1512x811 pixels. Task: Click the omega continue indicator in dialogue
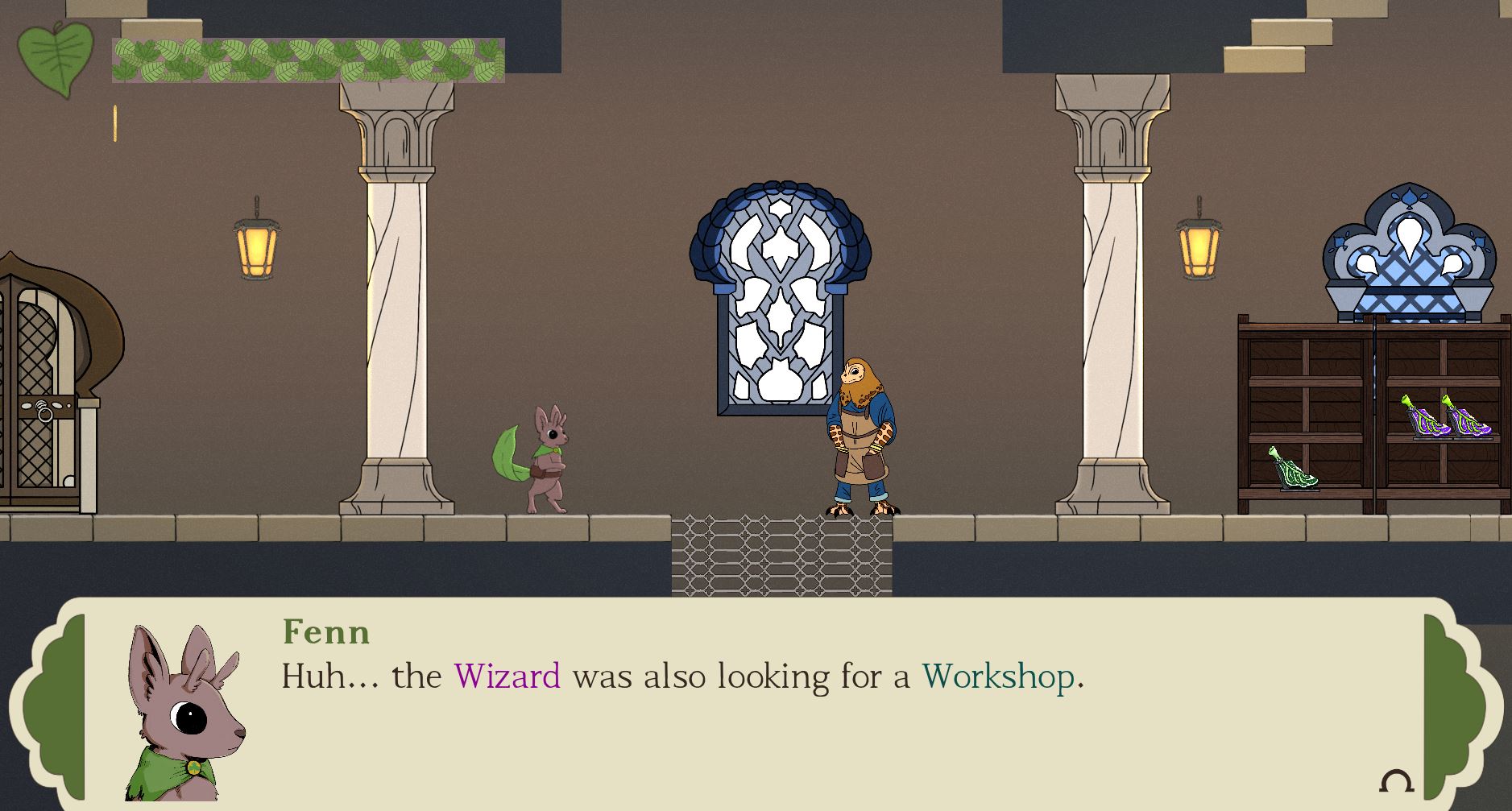click(x=1396, y=781)
